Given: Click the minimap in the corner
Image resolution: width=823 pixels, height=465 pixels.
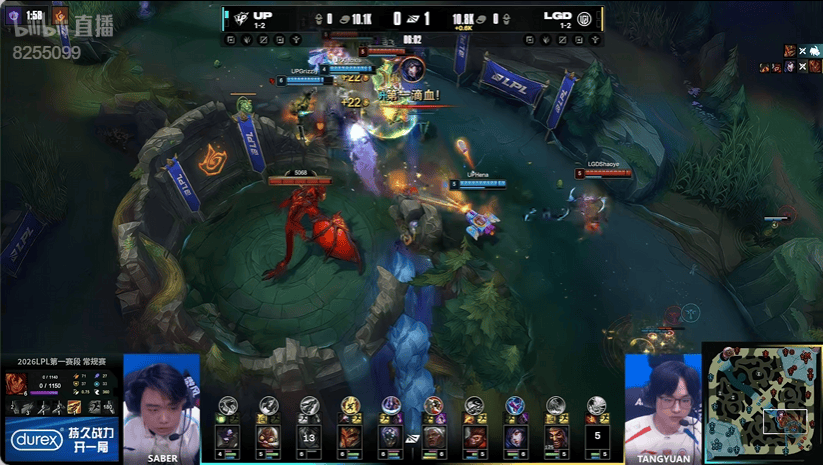Looking at the screenshot, I should tap(762, 403).
